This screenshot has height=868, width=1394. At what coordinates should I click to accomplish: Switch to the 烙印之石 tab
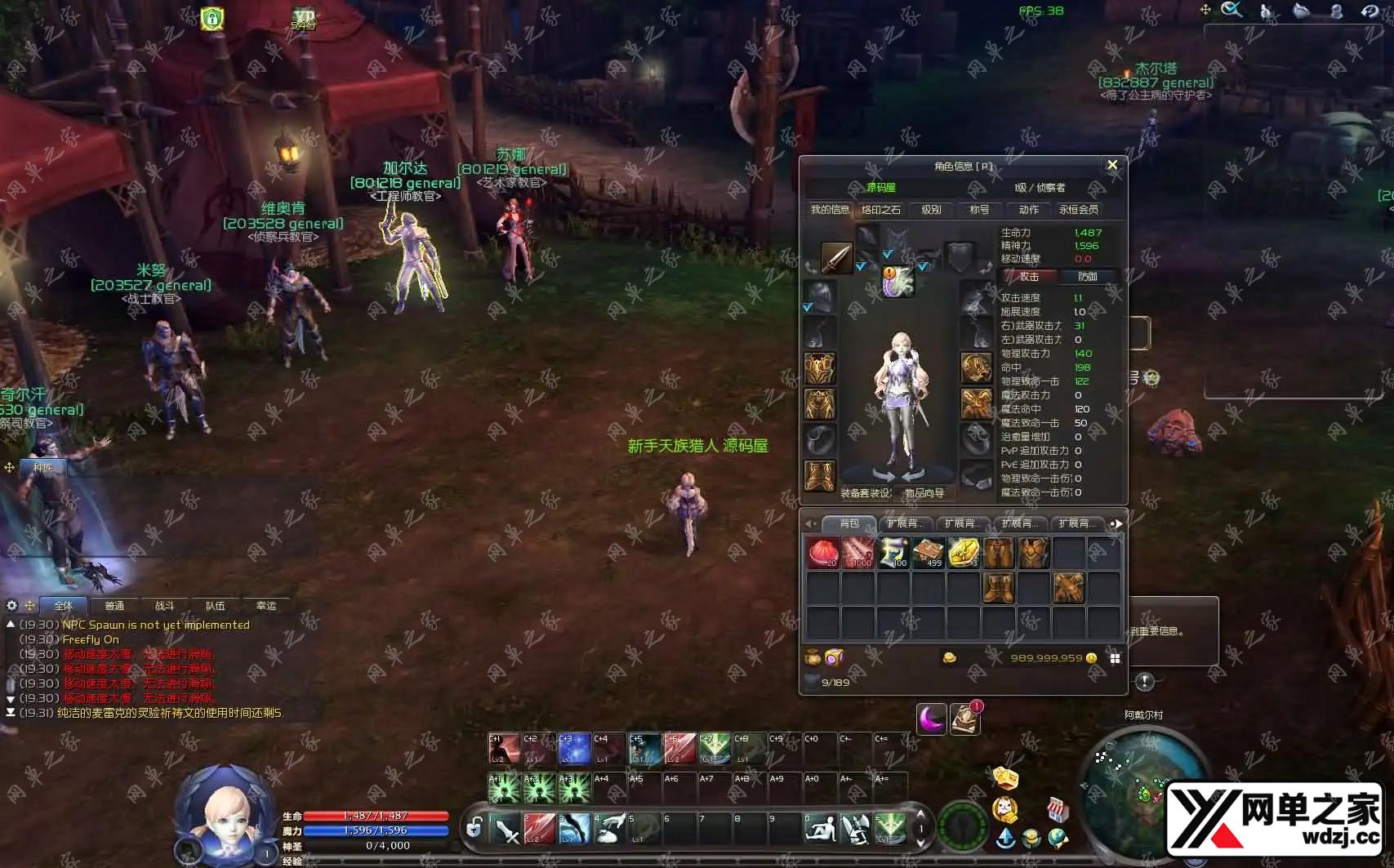click(x=880, y=210)
